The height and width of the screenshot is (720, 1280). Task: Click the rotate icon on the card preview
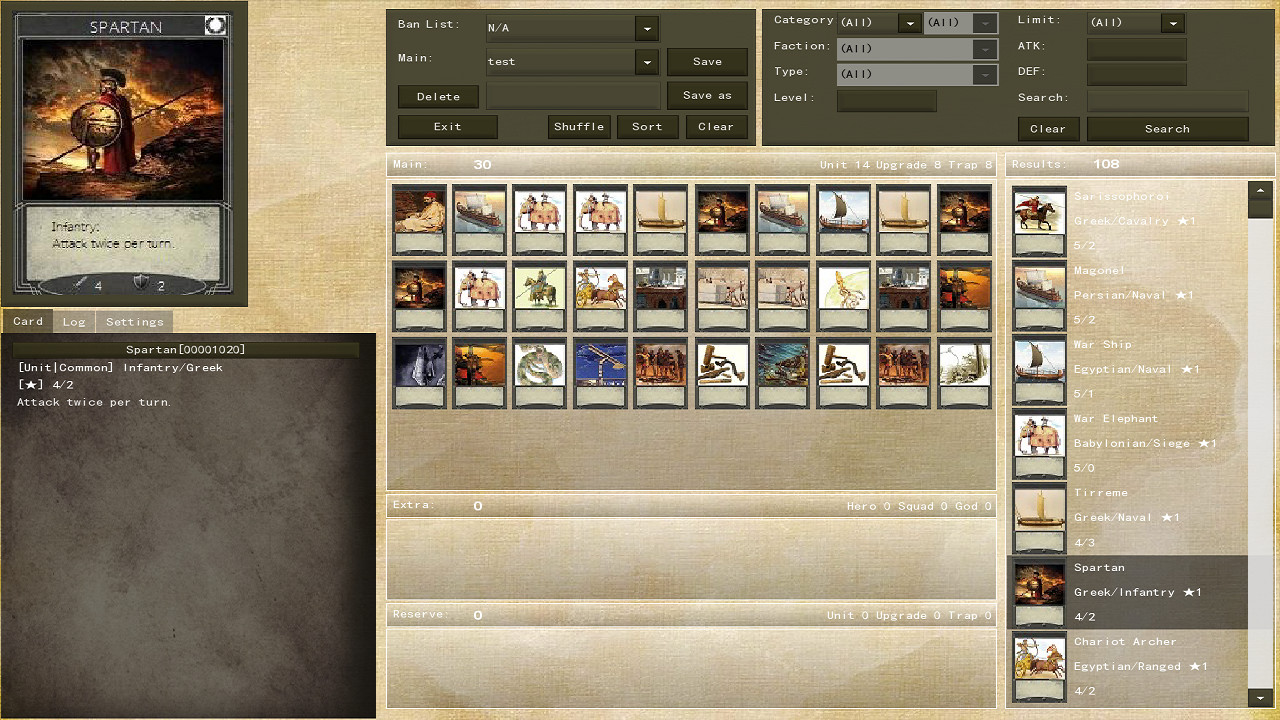pos(215,25)
